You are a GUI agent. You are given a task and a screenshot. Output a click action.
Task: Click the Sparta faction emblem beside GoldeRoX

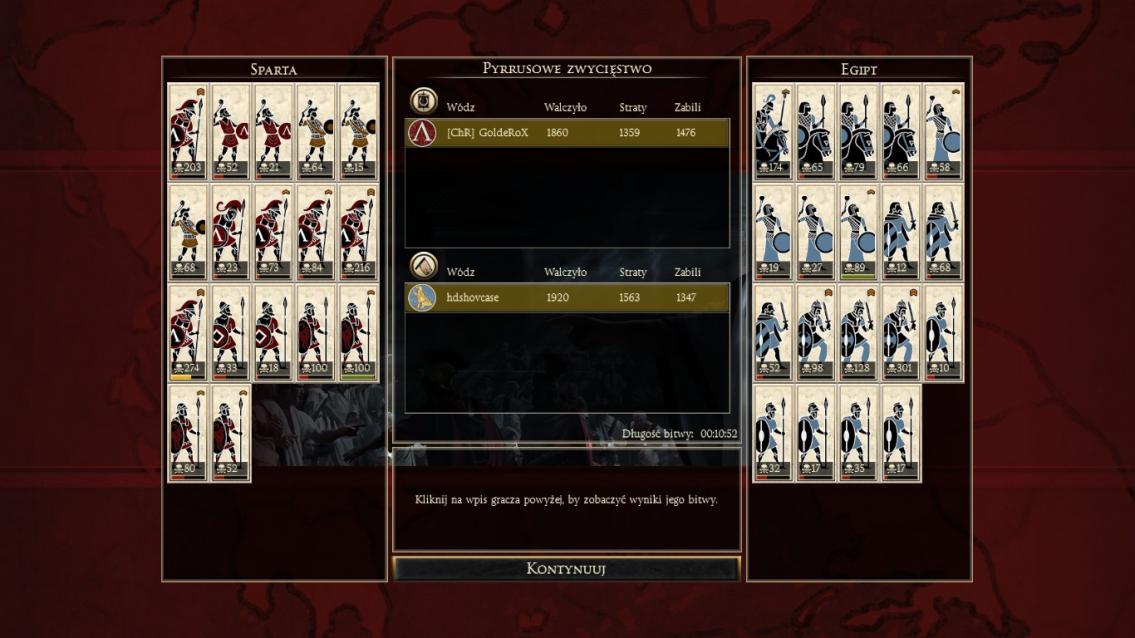(x=422, y=133)
